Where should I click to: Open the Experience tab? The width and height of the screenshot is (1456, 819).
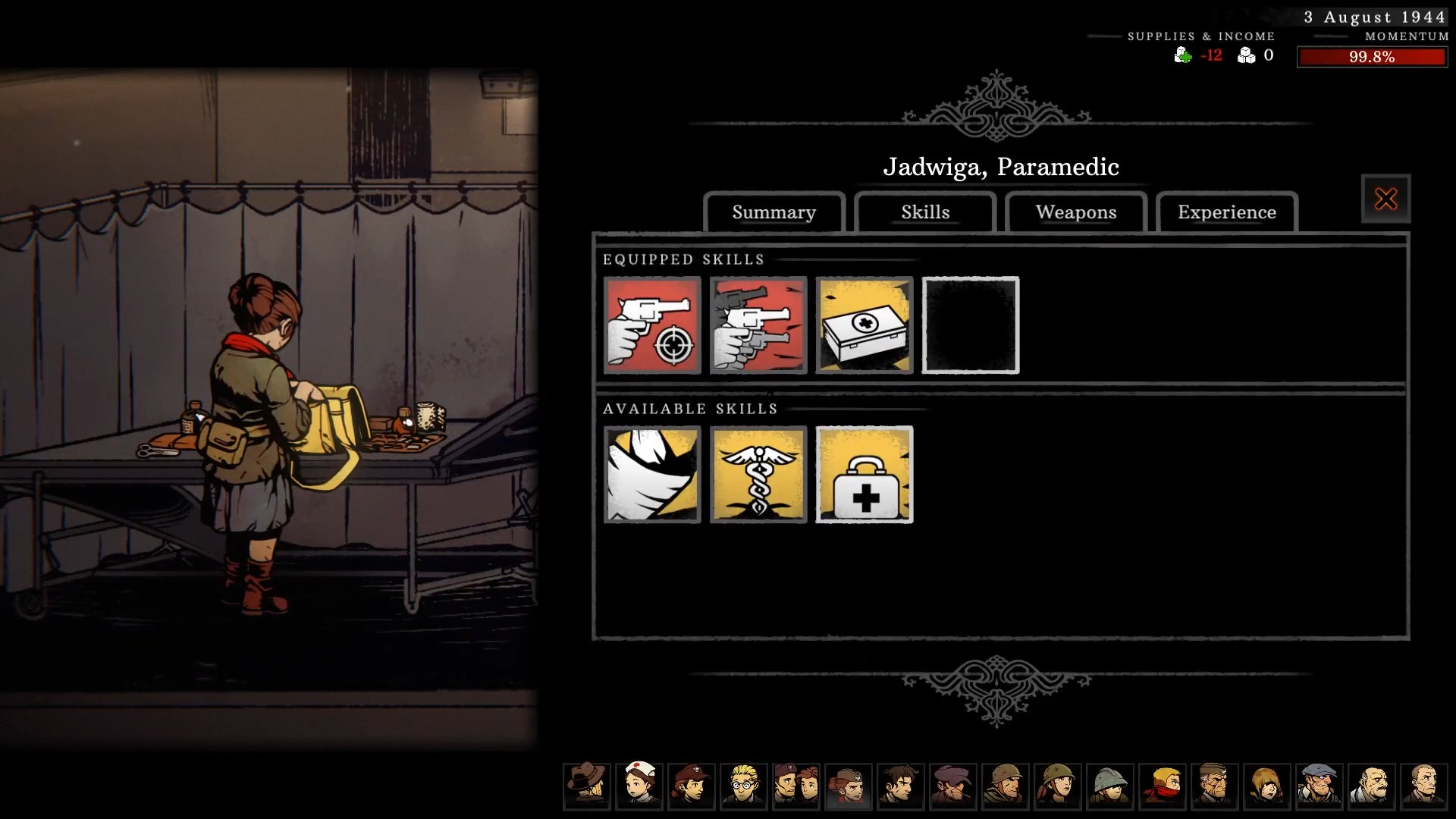(x=1226, y=213)
